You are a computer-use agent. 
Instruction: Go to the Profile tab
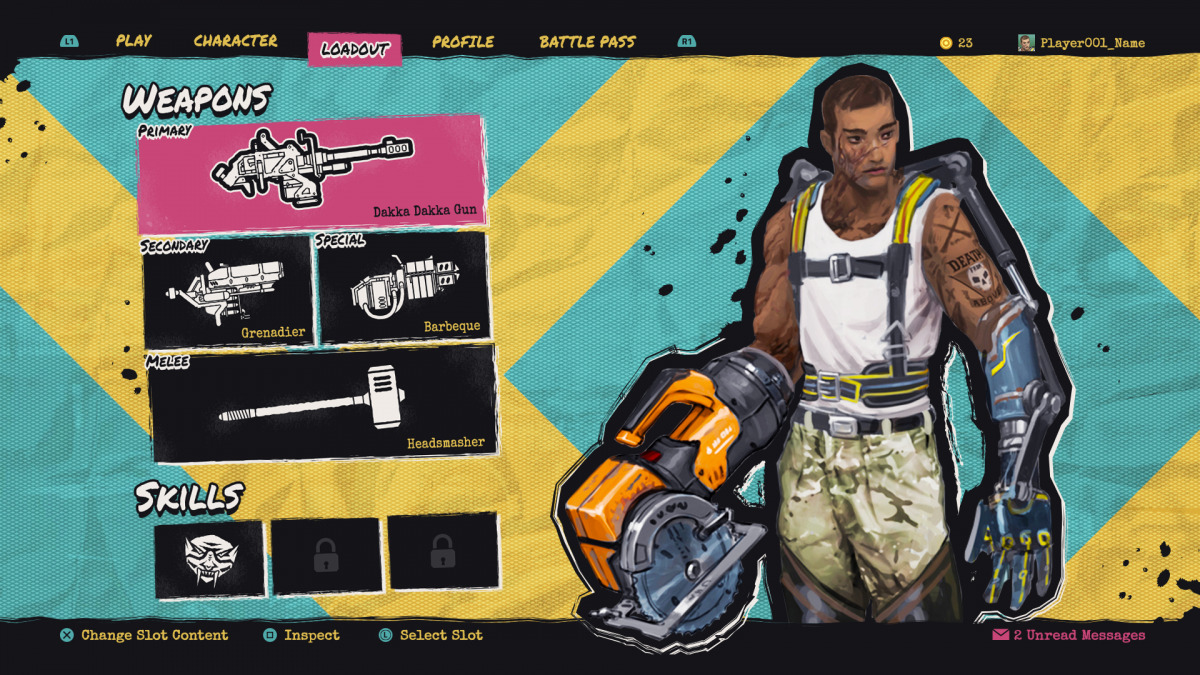tap(463, 42)
